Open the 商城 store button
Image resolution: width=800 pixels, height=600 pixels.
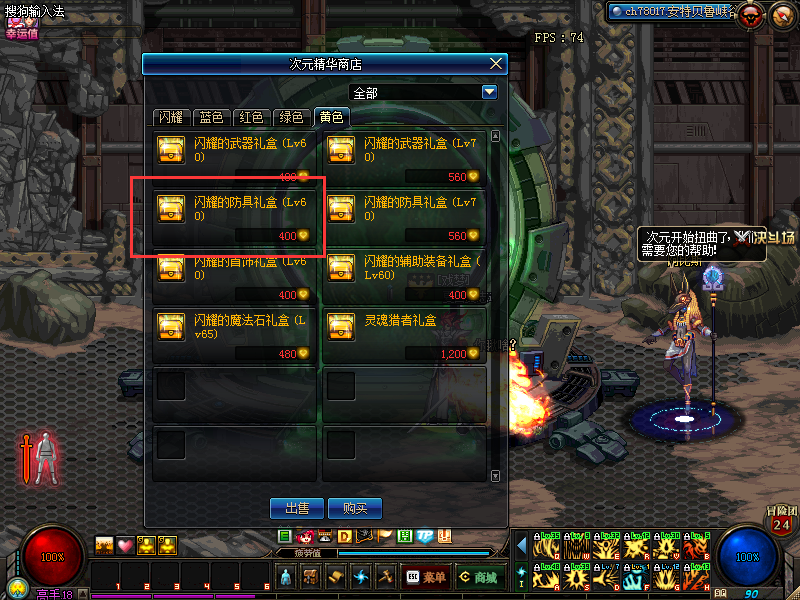pos(479,577)
